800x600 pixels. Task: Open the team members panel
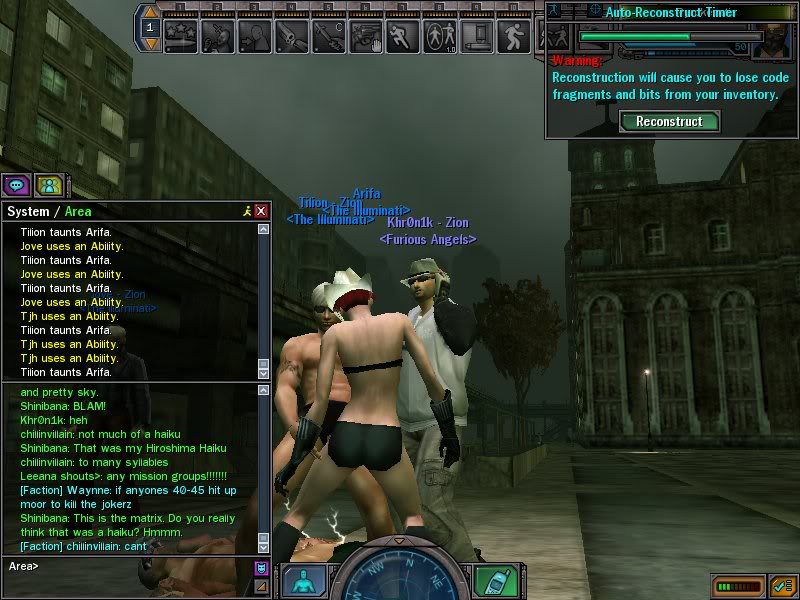pyautogui.click(x=48, y=185)
